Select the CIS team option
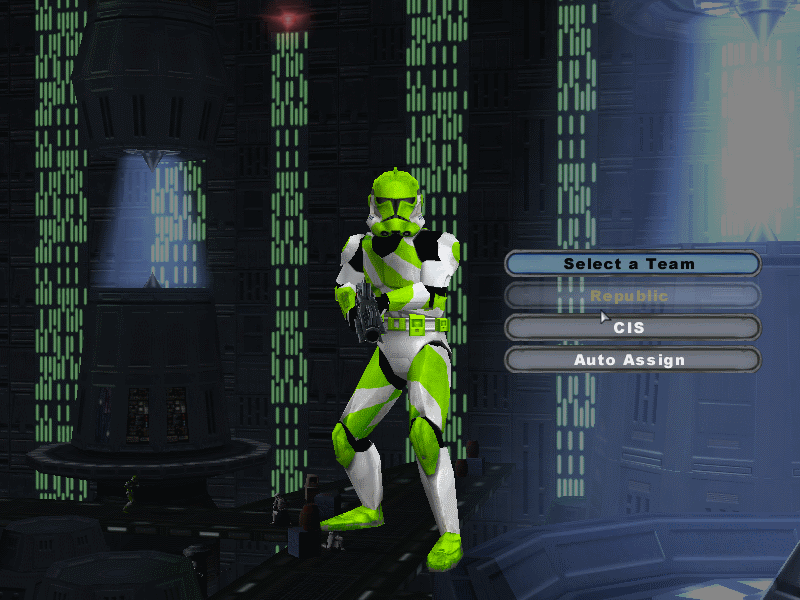800x600 pixels. [x=631, y=328]
